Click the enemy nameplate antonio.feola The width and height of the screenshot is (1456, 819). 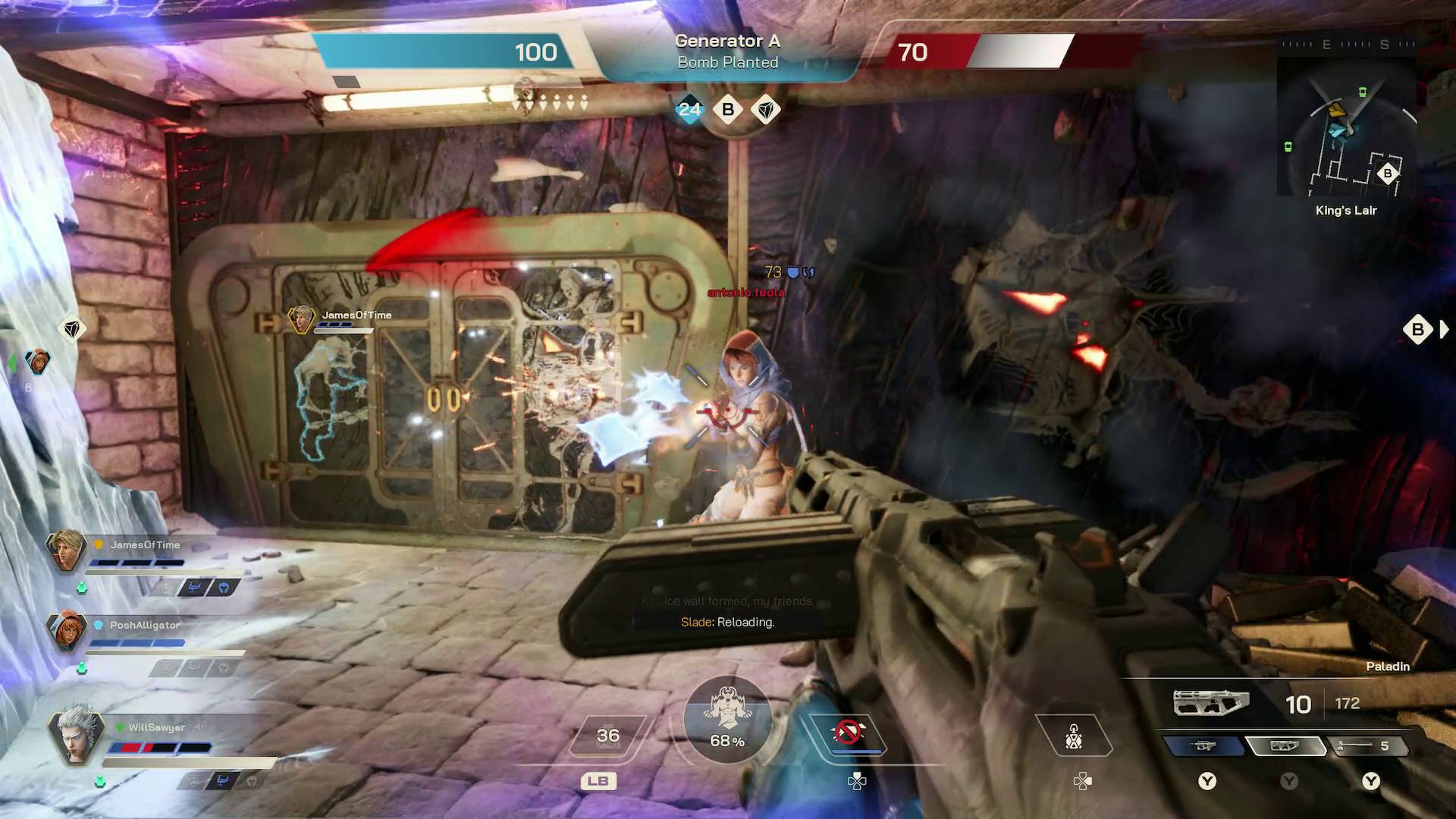coord(745,291)
